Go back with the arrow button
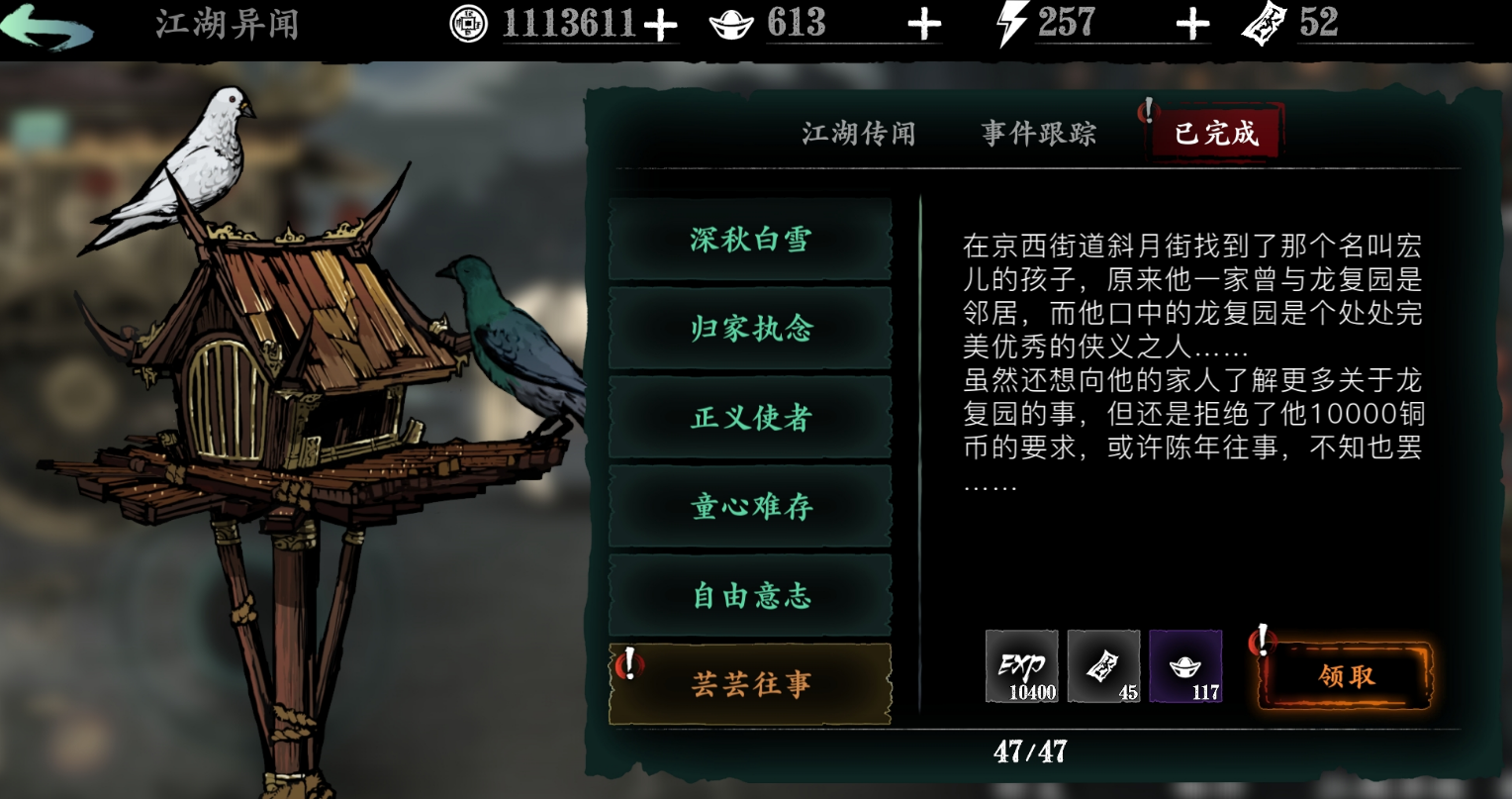Screen dimensions: 1512x799 click(x=47, y=27)
